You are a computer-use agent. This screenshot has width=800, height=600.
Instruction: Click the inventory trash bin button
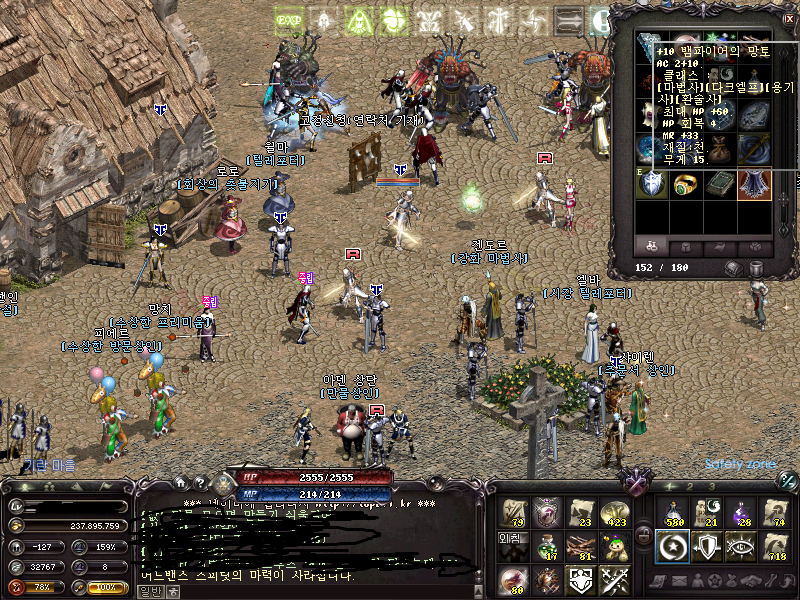pyautogui.click(x=756, y=268)
